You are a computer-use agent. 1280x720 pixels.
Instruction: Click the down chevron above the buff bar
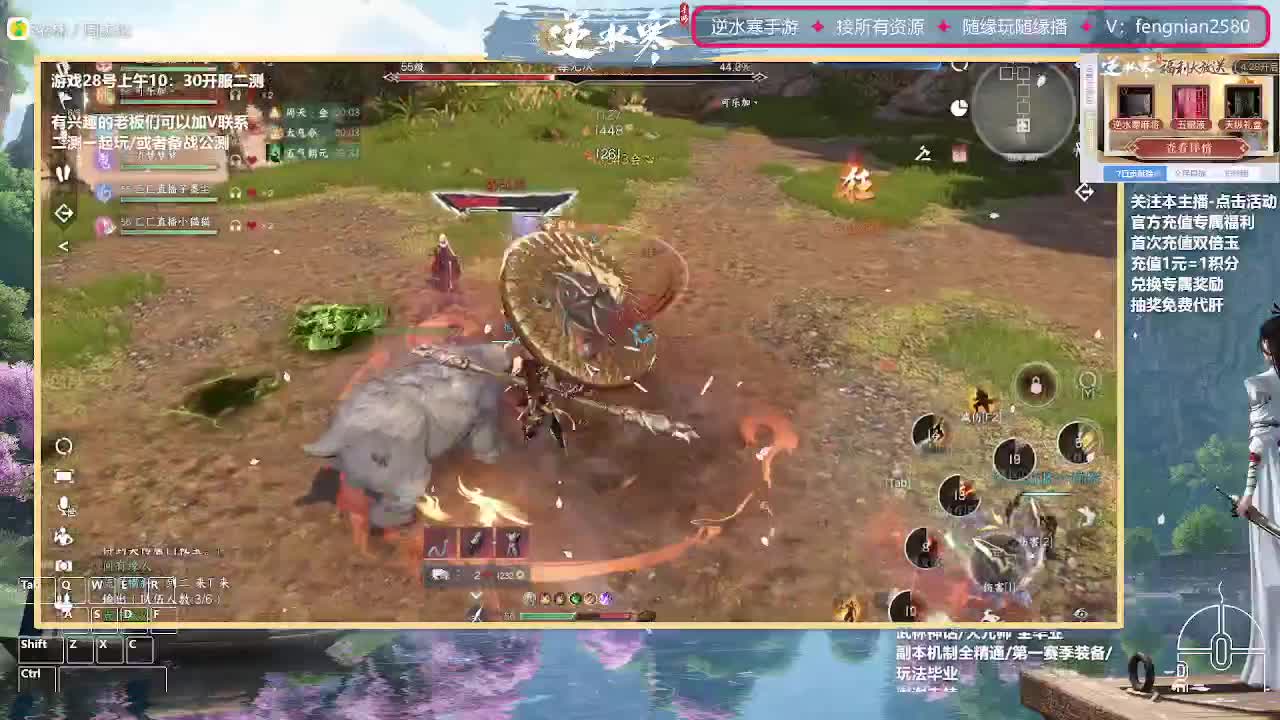tap(474, 597)
